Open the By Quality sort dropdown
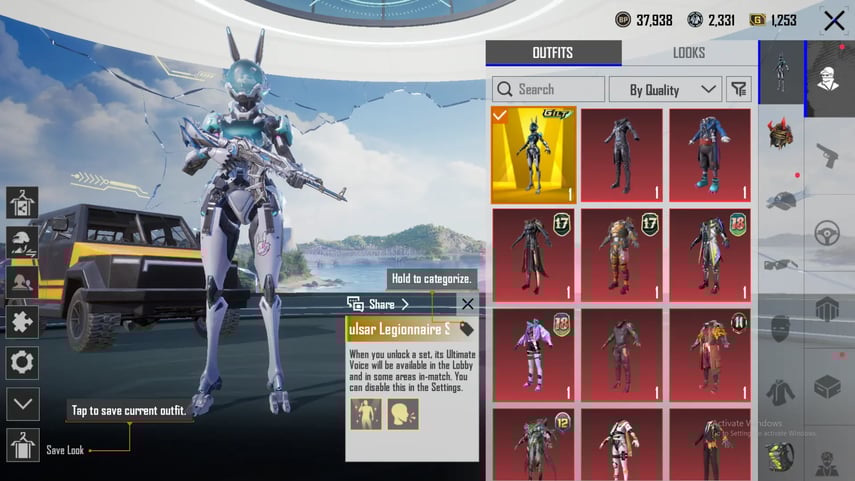 664,89
